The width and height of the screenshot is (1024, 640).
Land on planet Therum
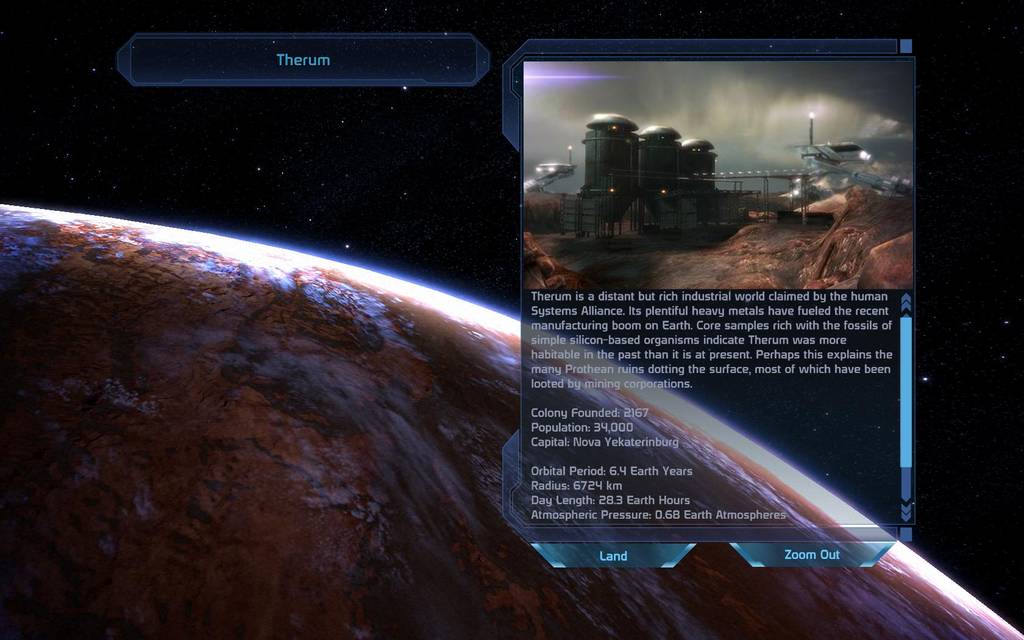click(613, 555)
